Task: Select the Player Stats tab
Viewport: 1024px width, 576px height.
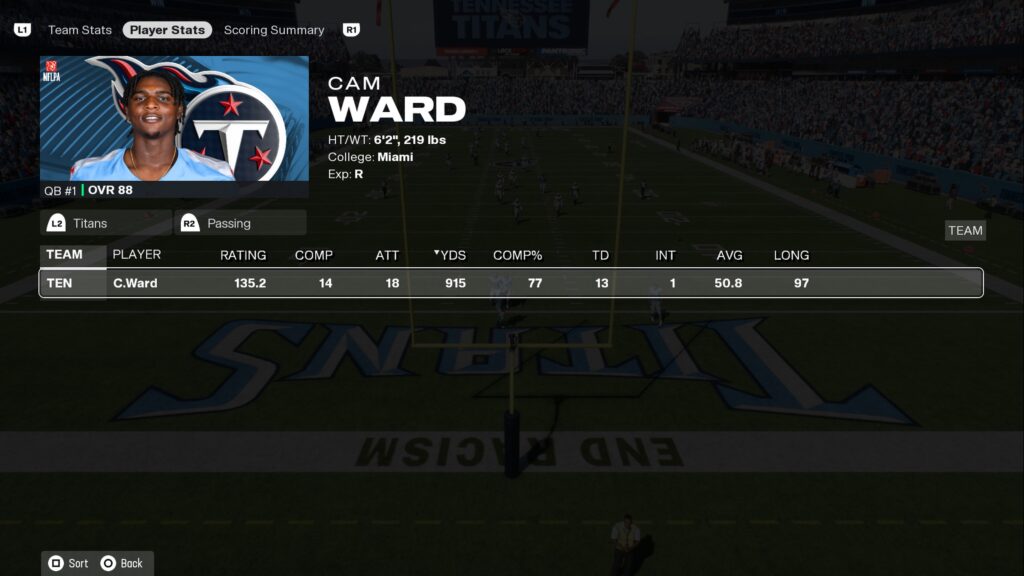Action: pyautogui.click(x=167, y=30)
